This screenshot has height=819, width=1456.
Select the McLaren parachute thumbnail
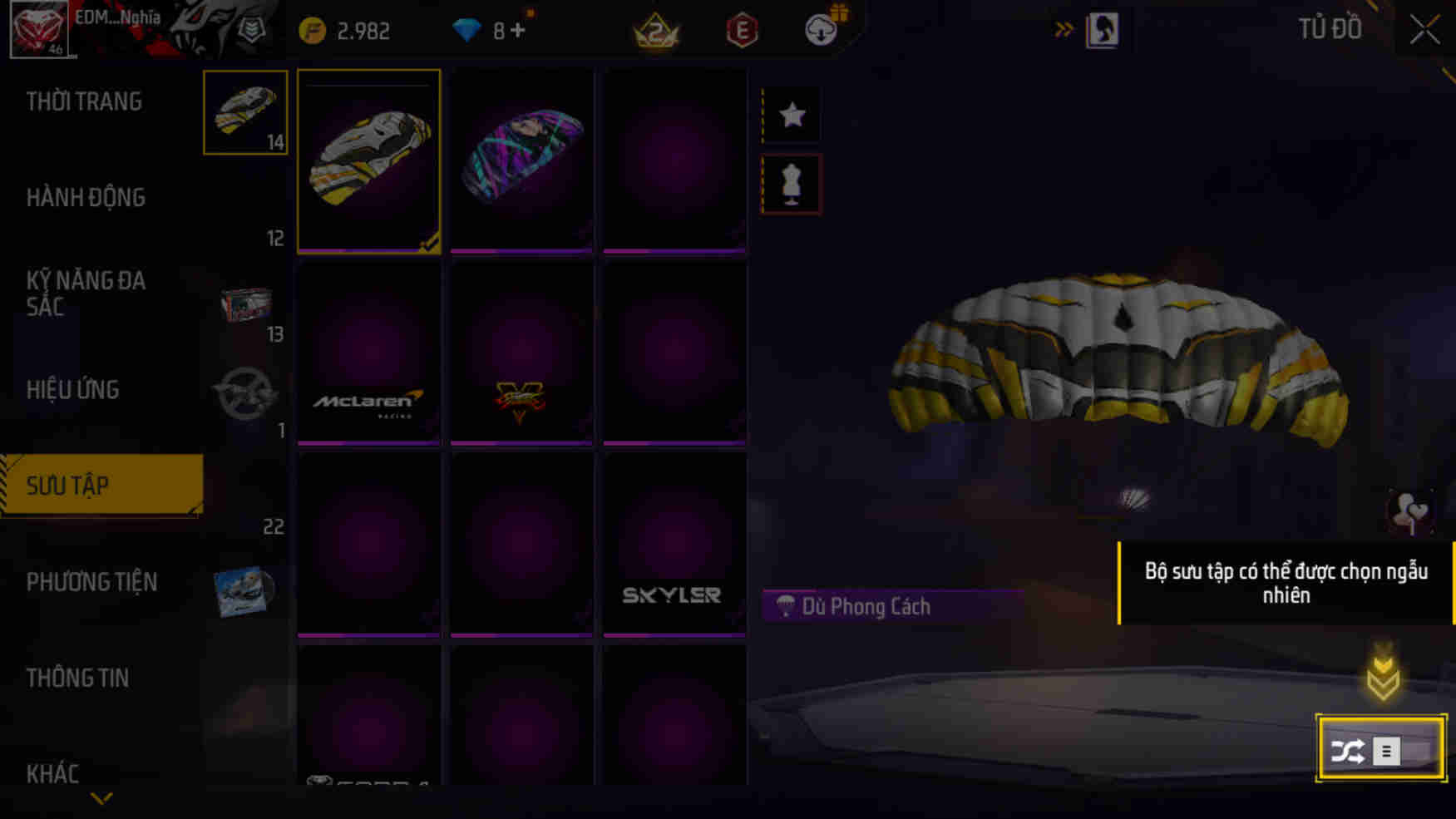point(368,352)
